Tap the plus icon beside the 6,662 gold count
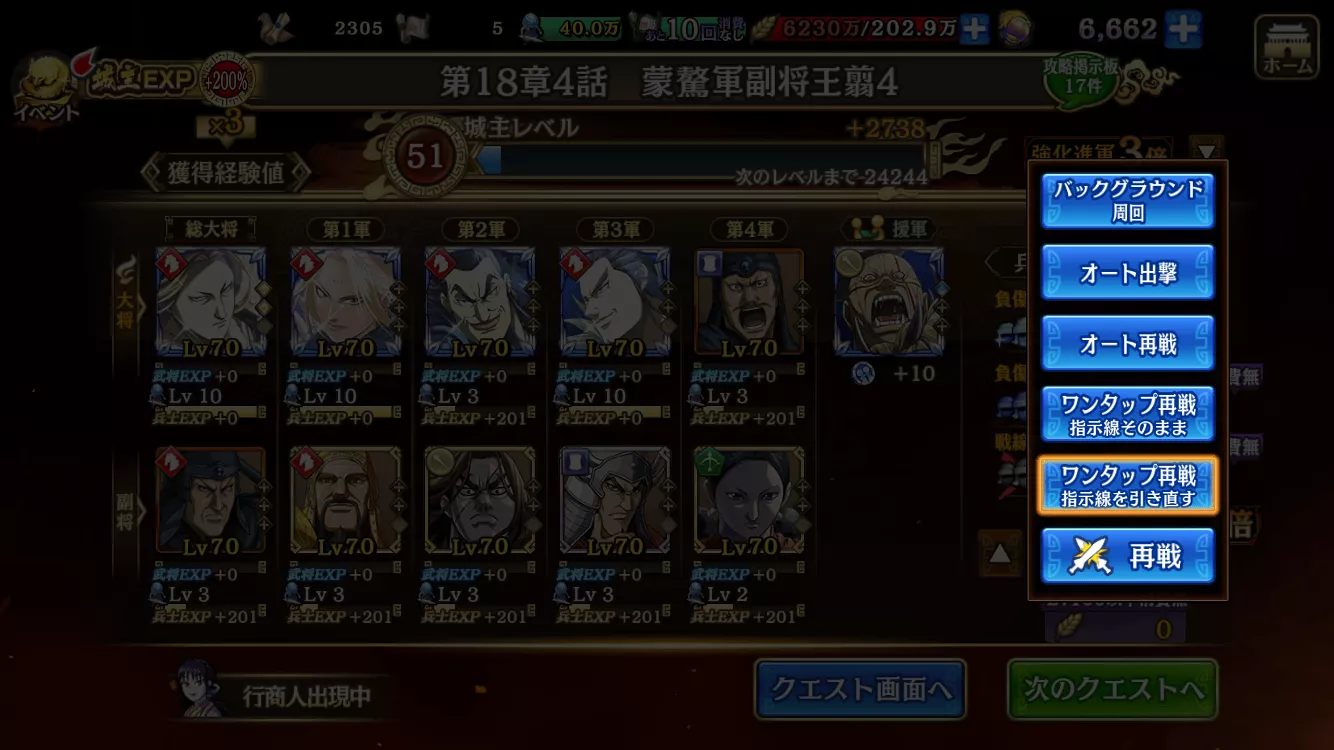1334x750 pixels. click(1184, 29)
